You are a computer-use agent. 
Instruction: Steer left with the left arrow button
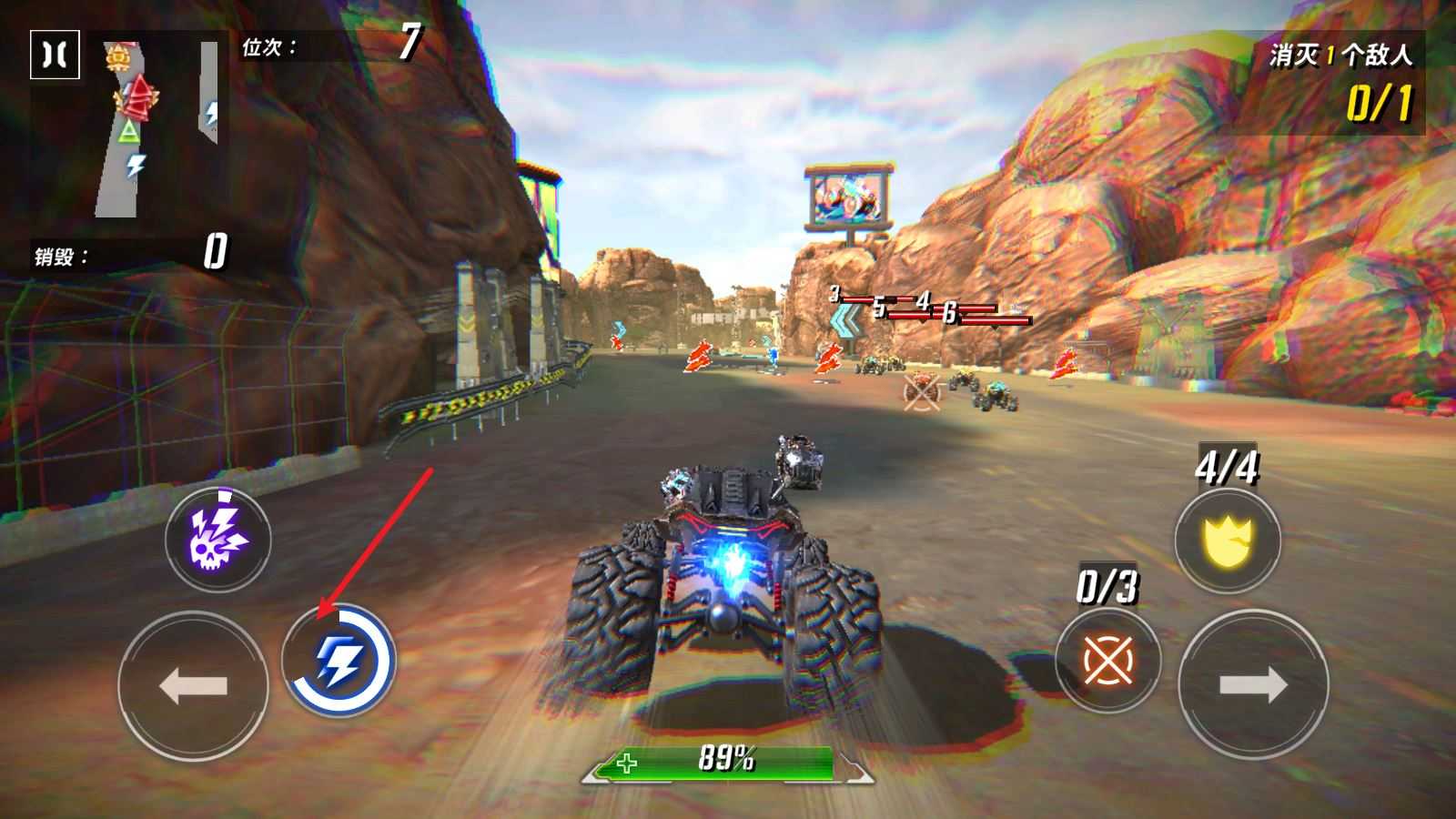(193, 685)
